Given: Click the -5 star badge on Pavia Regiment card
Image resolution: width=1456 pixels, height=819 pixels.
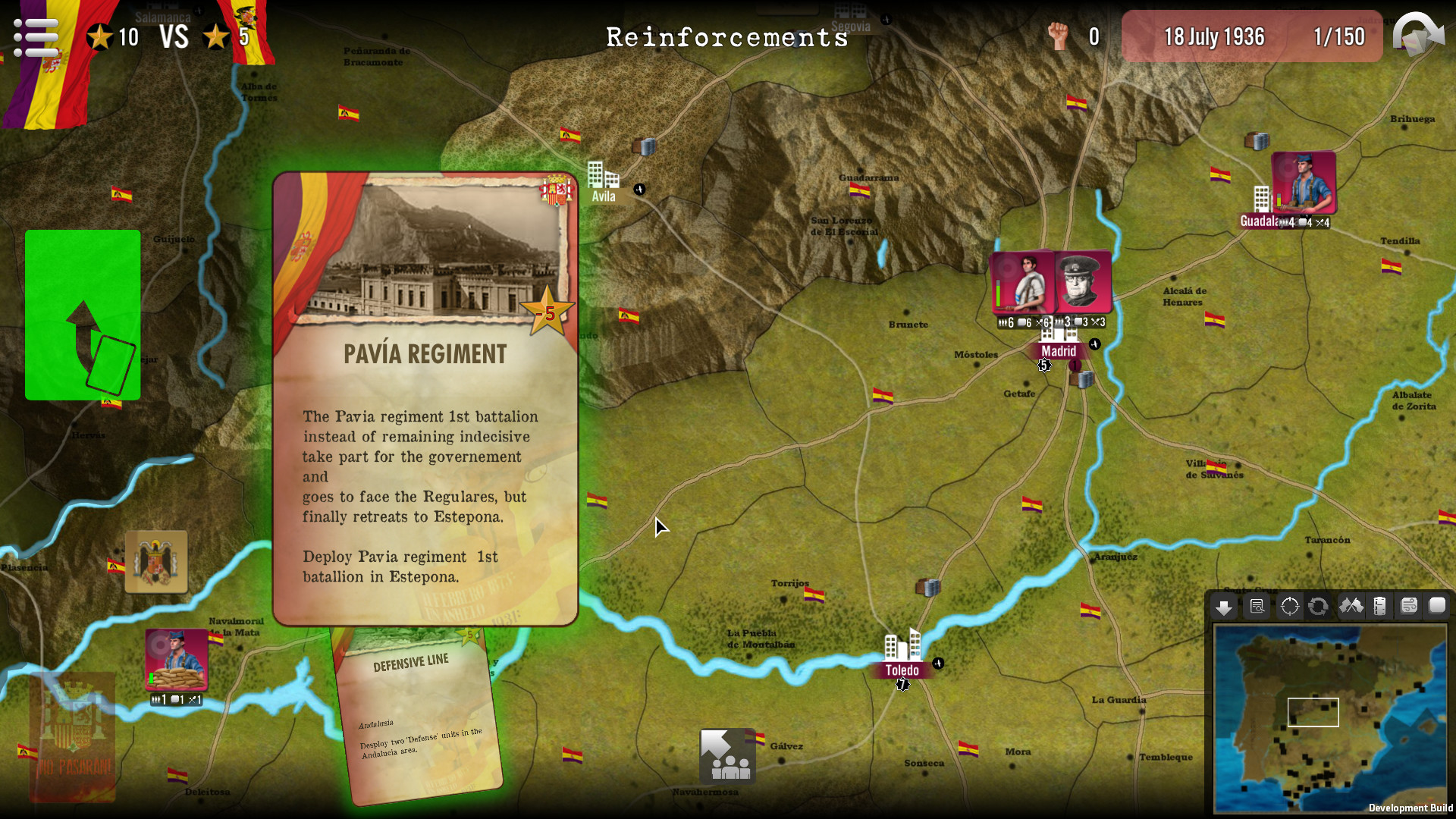Looking at the screenshot, I should [548, 310].
